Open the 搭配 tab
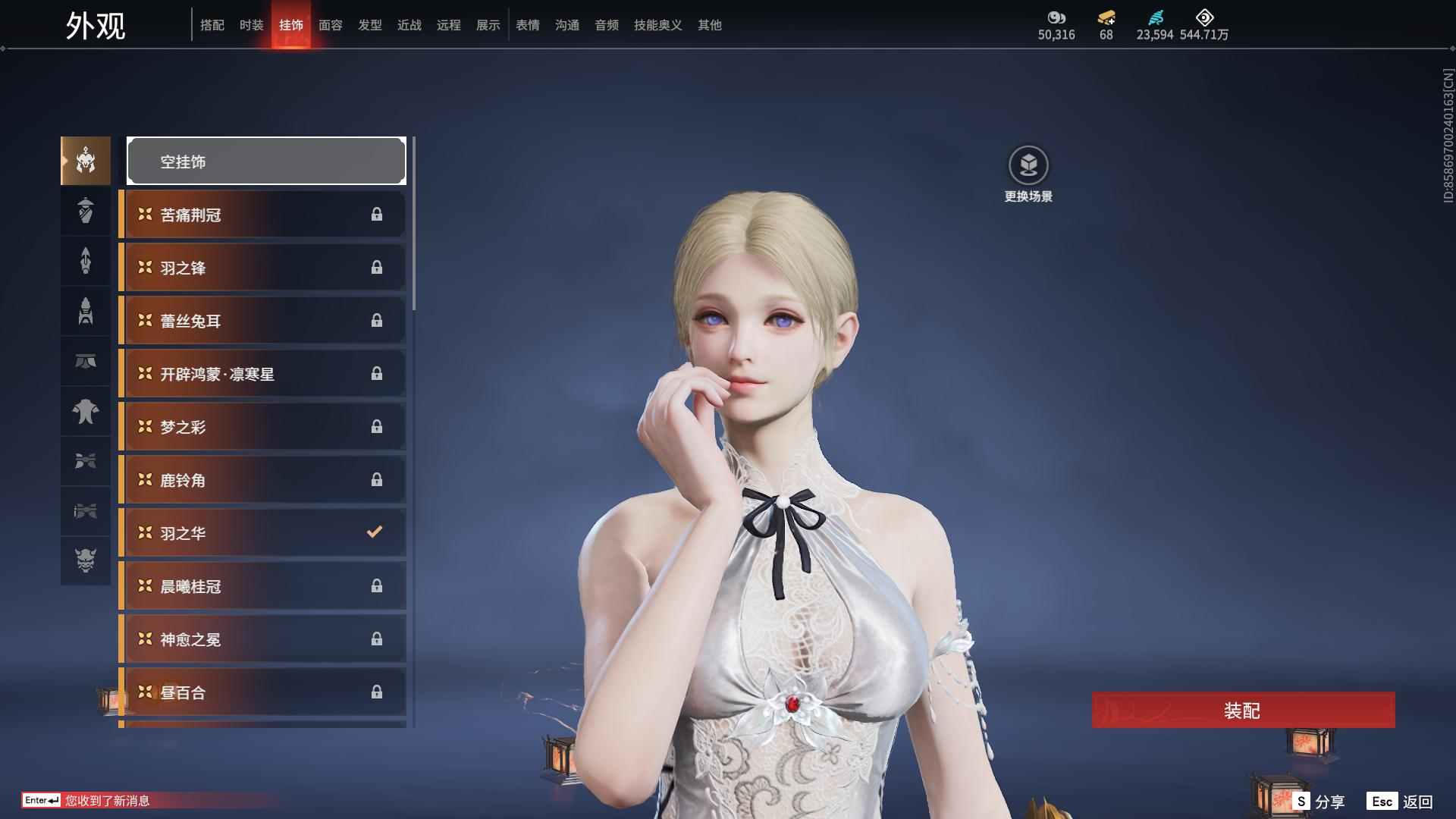Screen dimensions: 1456x819 (212, 25)
